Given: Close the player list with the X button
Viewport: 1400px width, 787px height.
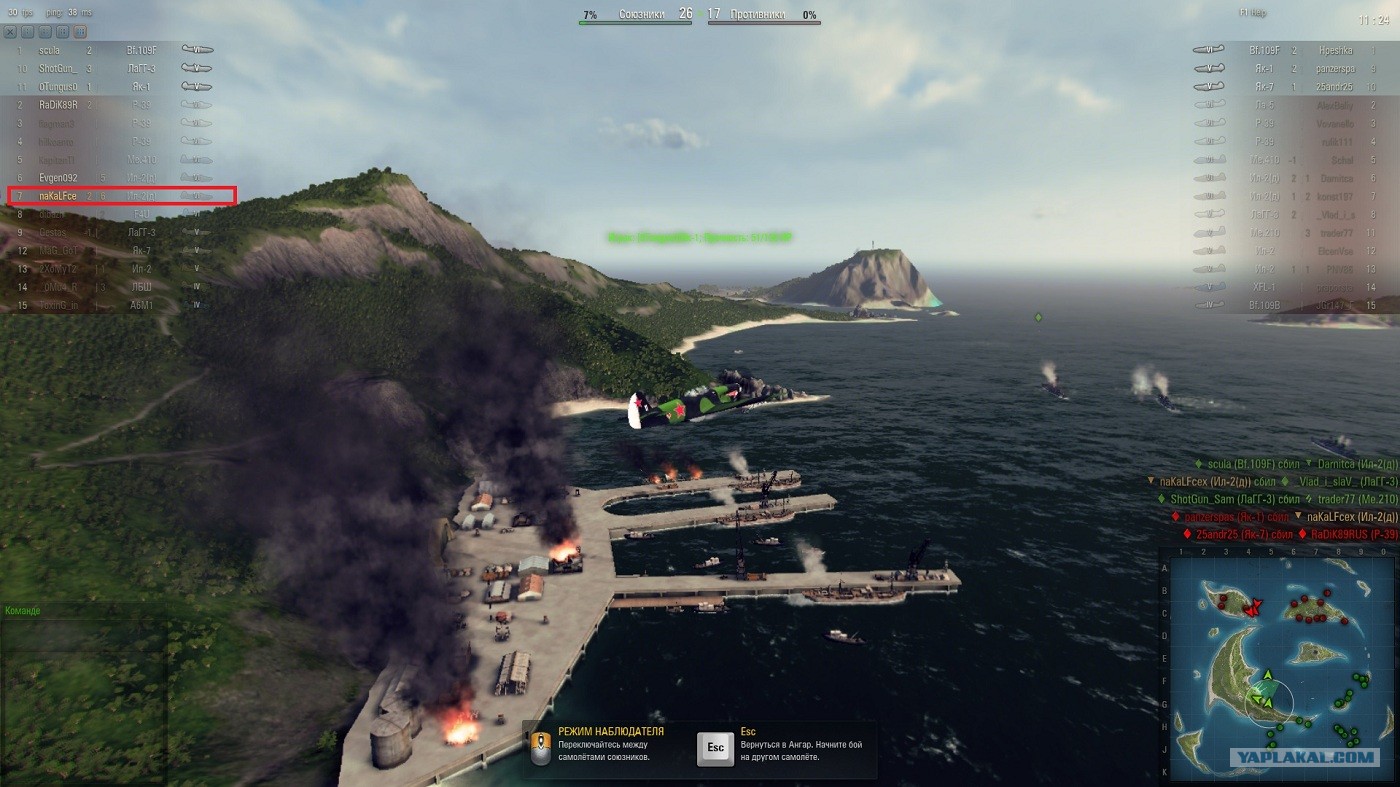Looking at the screenshot, I should tap(11, 32).
